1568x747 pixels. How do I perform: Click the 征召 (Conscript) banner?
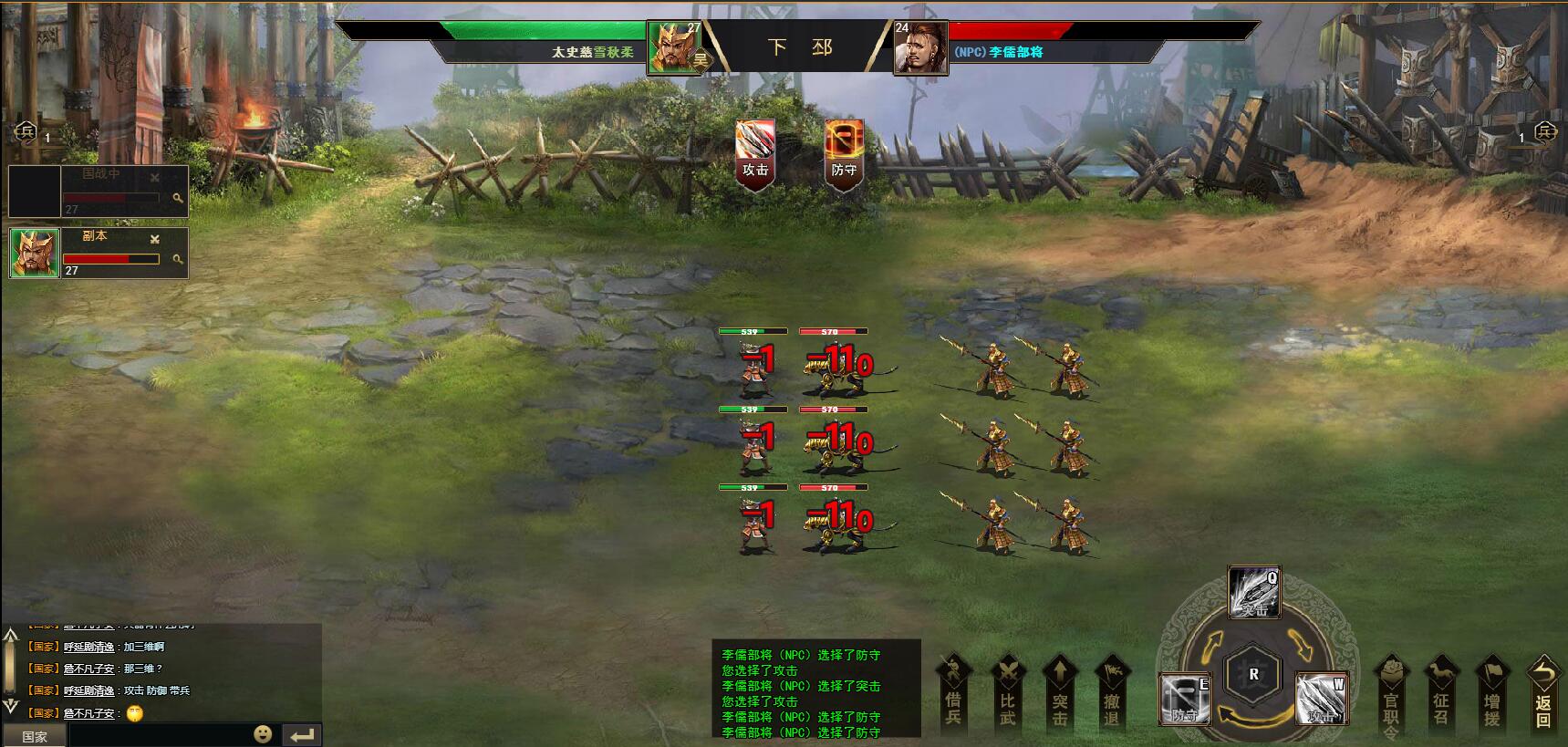pyautogui.click(x=1441, y=695)
